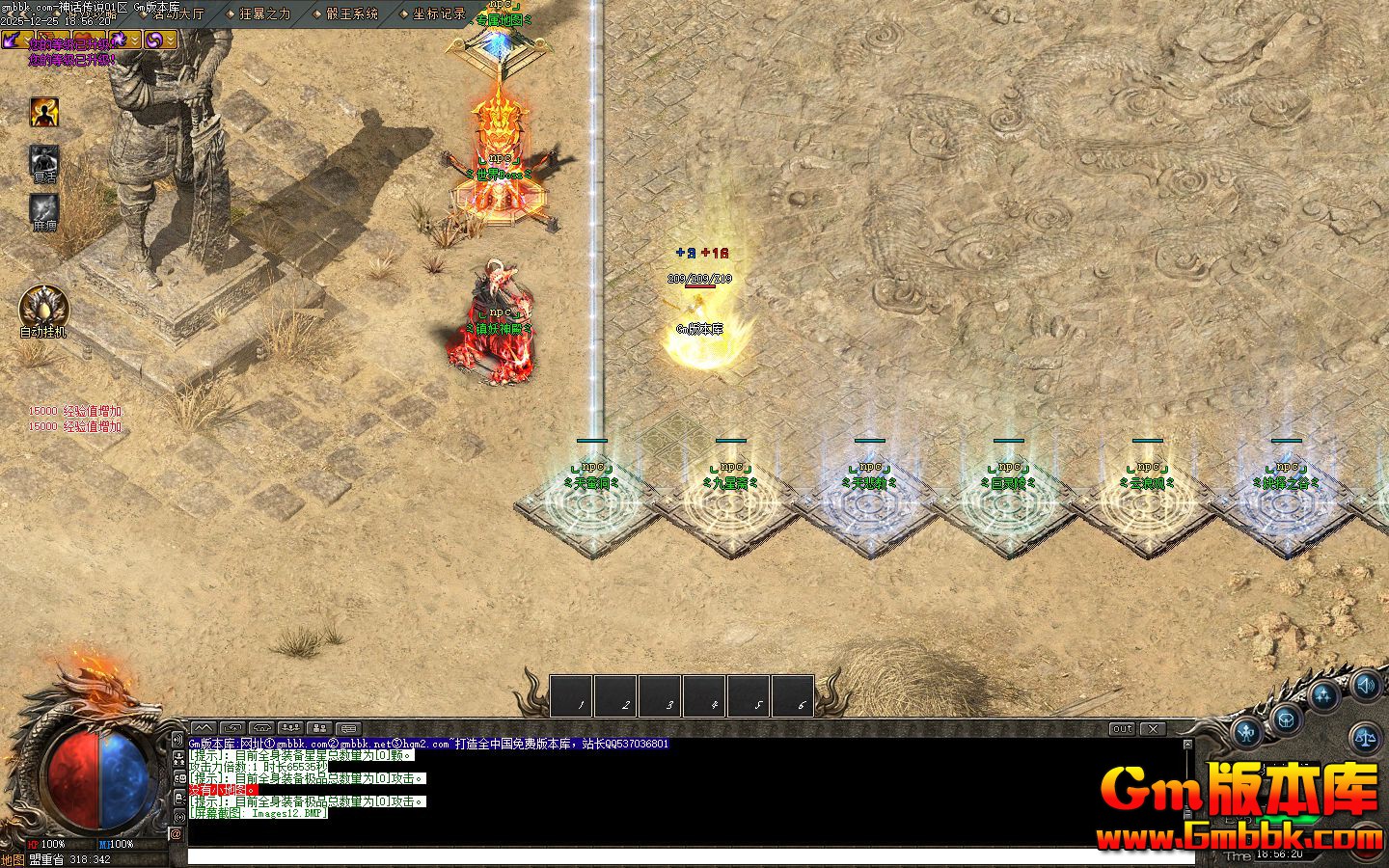Viewport: 1389px width, 868px height.
Task: Open the 骰王系统 dice king system
Action: pos(350,14)
